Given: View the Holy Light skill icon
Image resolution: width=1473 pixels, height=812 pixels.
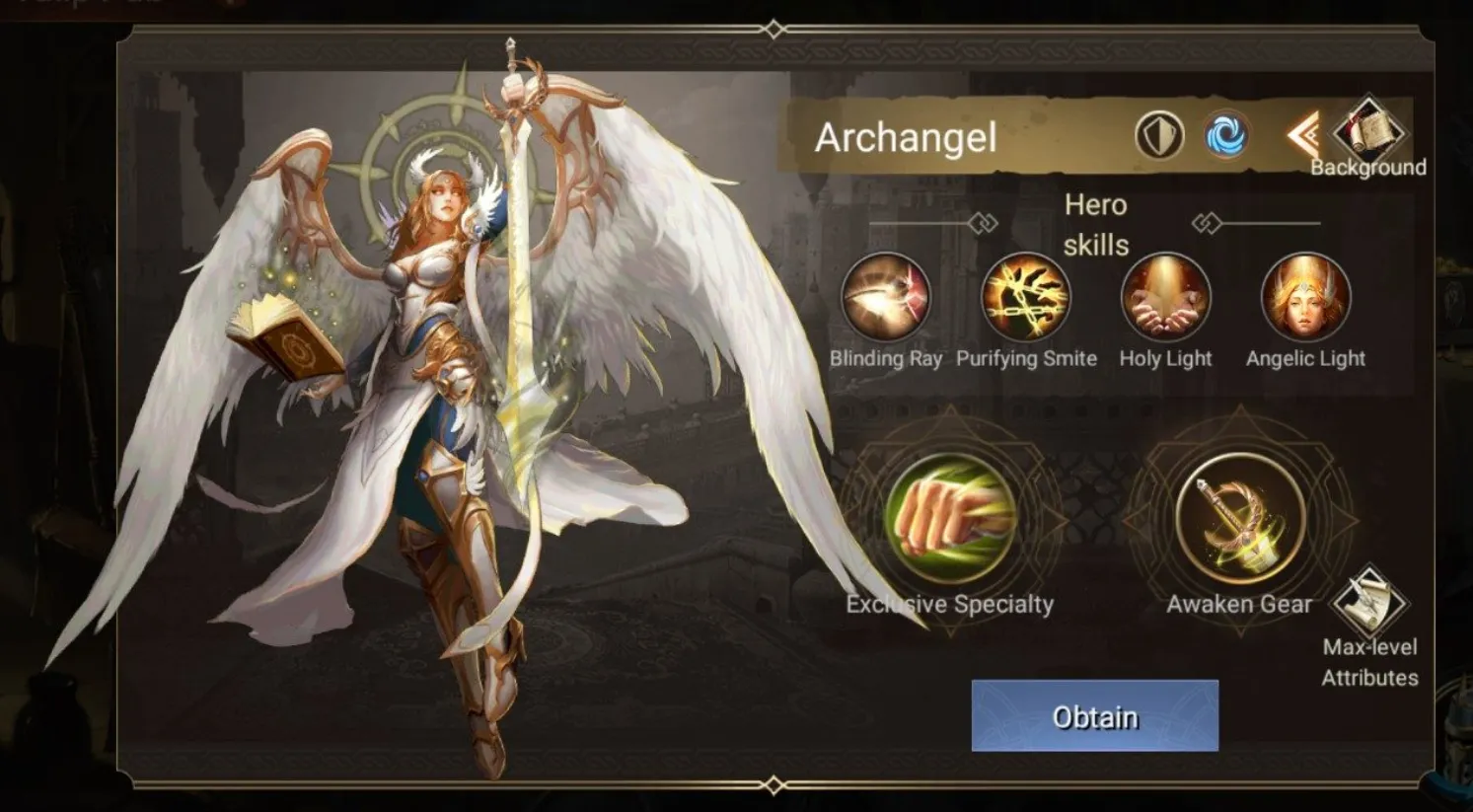Looking at the screenshot, I should (x=1165, y=298).
